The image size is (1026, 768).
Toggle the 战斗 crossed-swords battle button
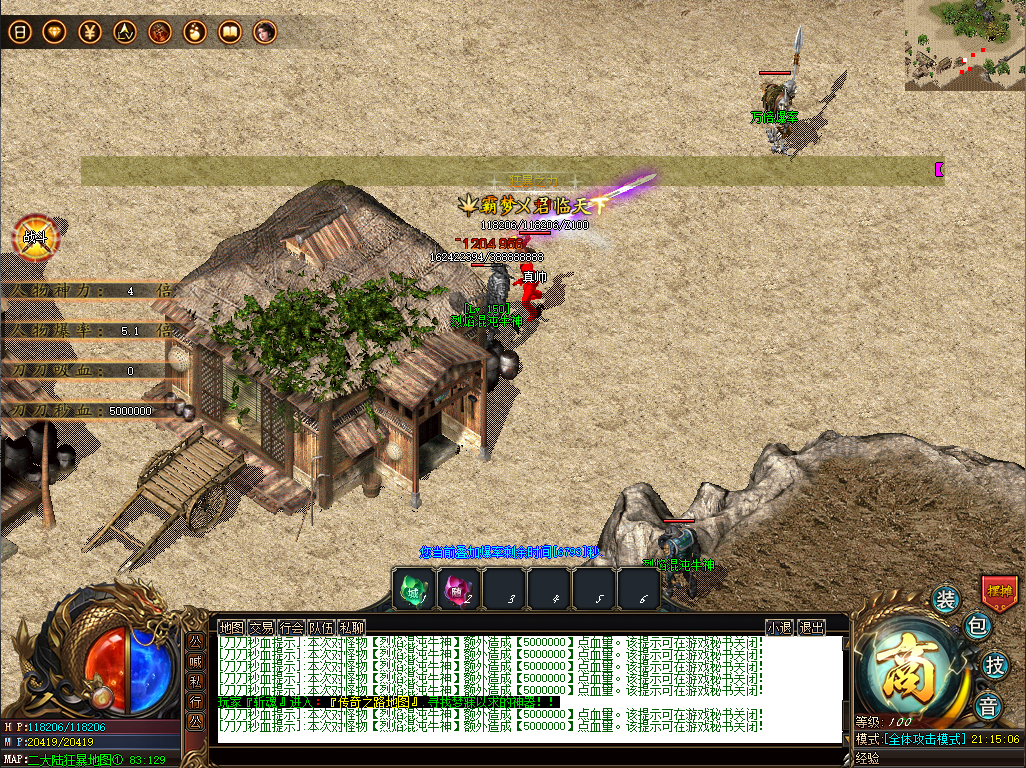pyautogui.click(x=36, y=238)
